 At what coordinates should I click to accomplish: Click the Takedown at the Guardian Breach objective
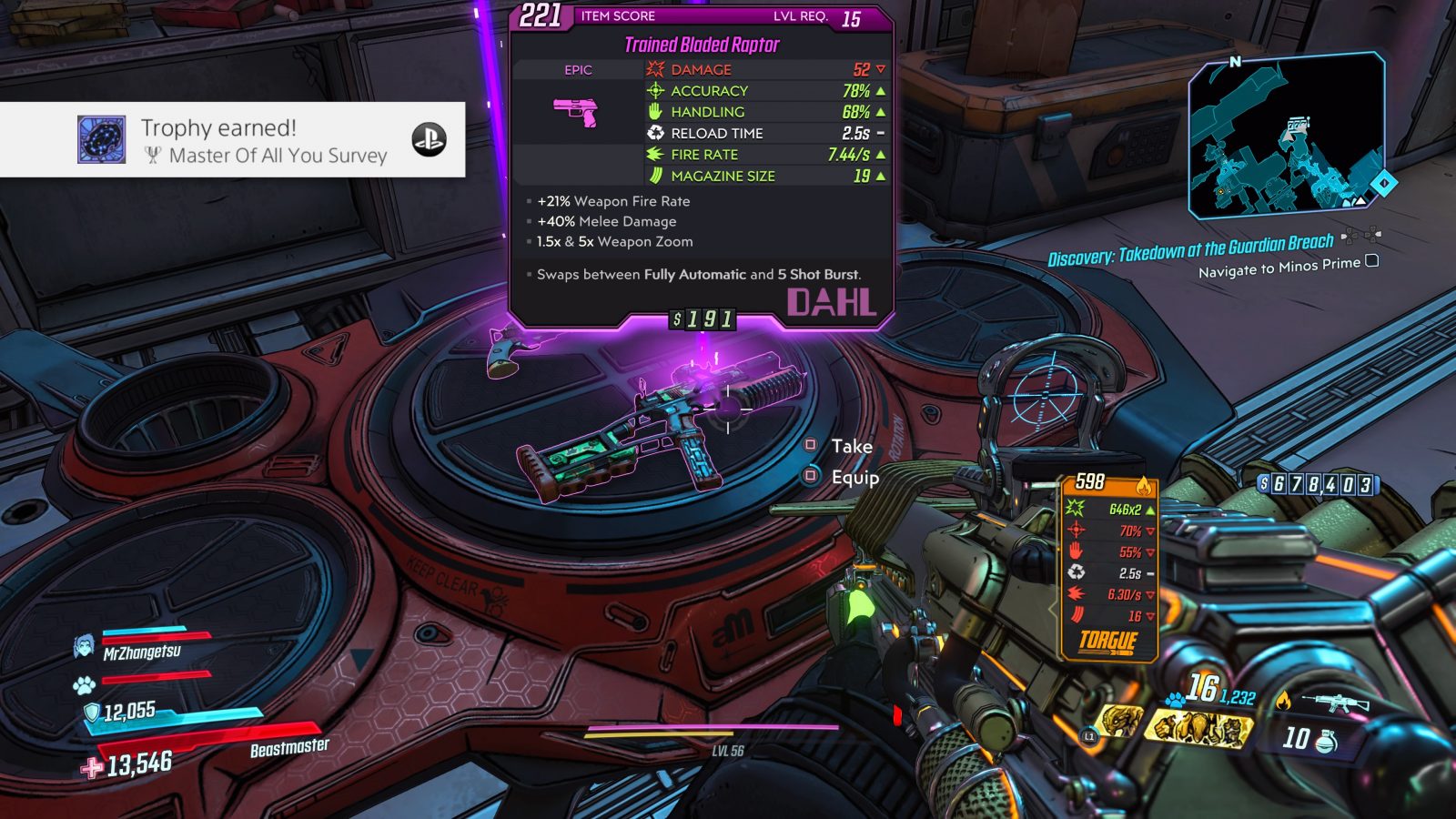(1190, 249)
